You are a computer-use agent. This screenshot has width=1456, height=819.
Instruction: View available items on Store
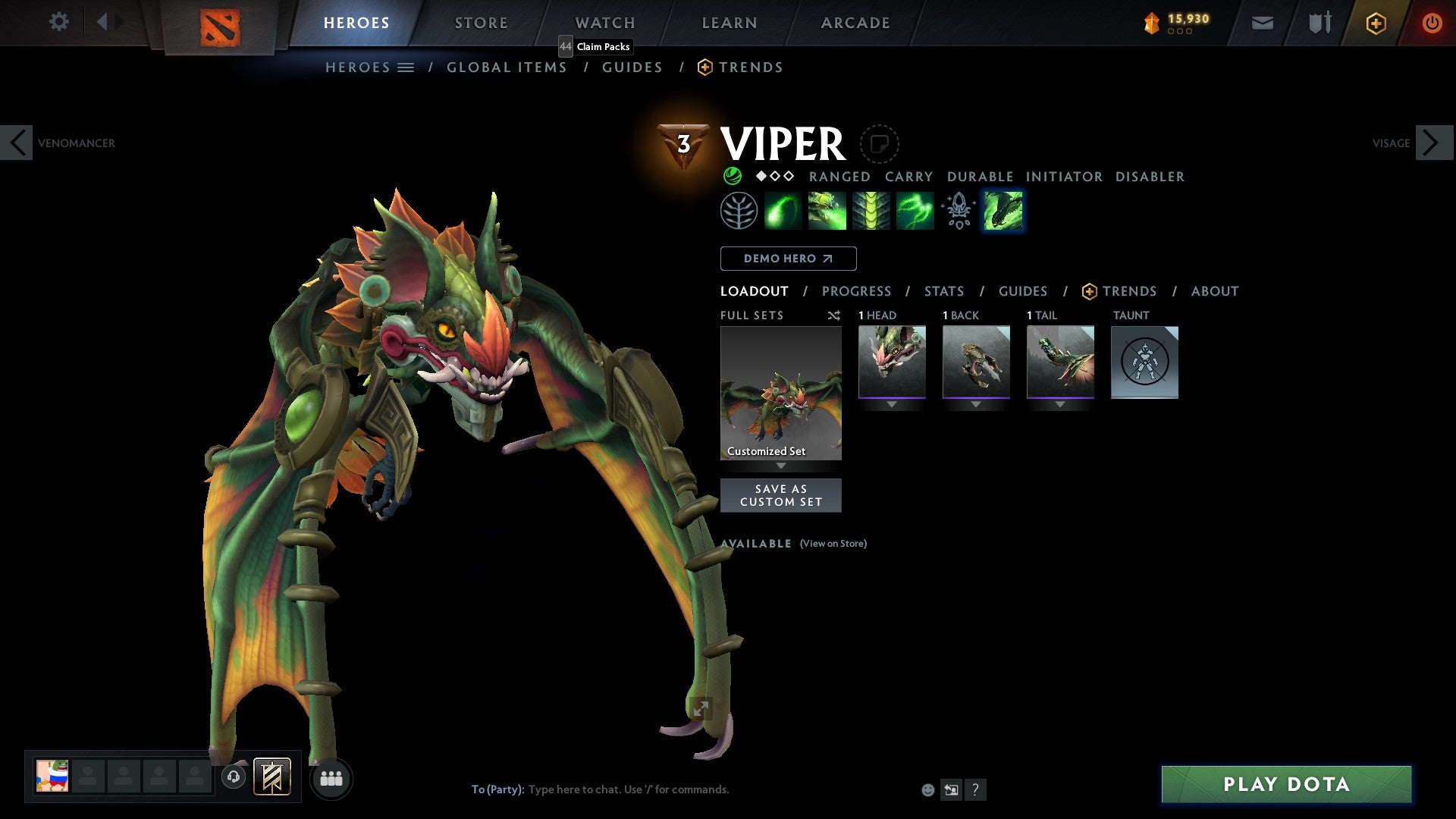[833, 544]
